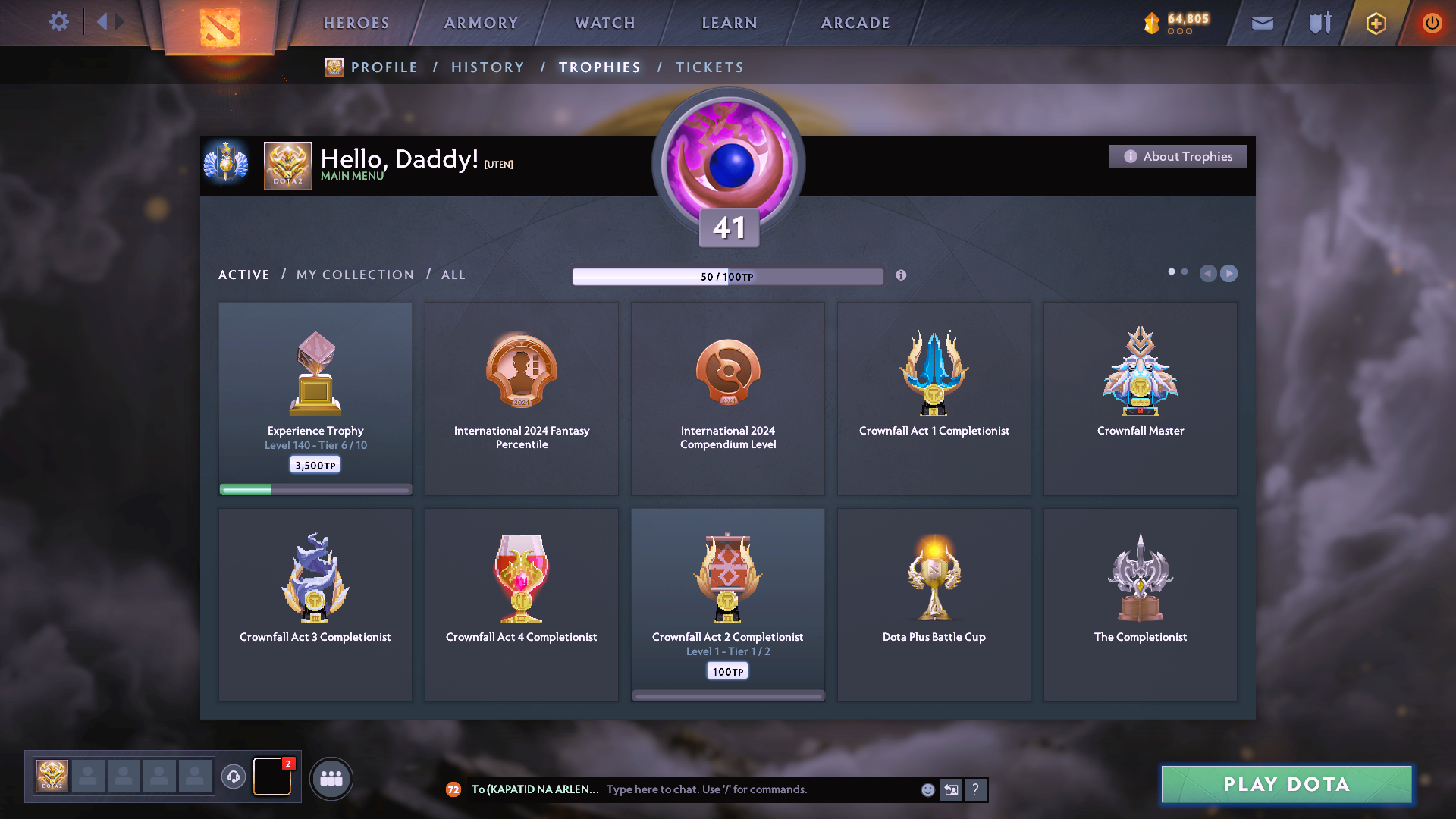Click the left navigation arrow near the Dota logo

[x=104, y=22]
